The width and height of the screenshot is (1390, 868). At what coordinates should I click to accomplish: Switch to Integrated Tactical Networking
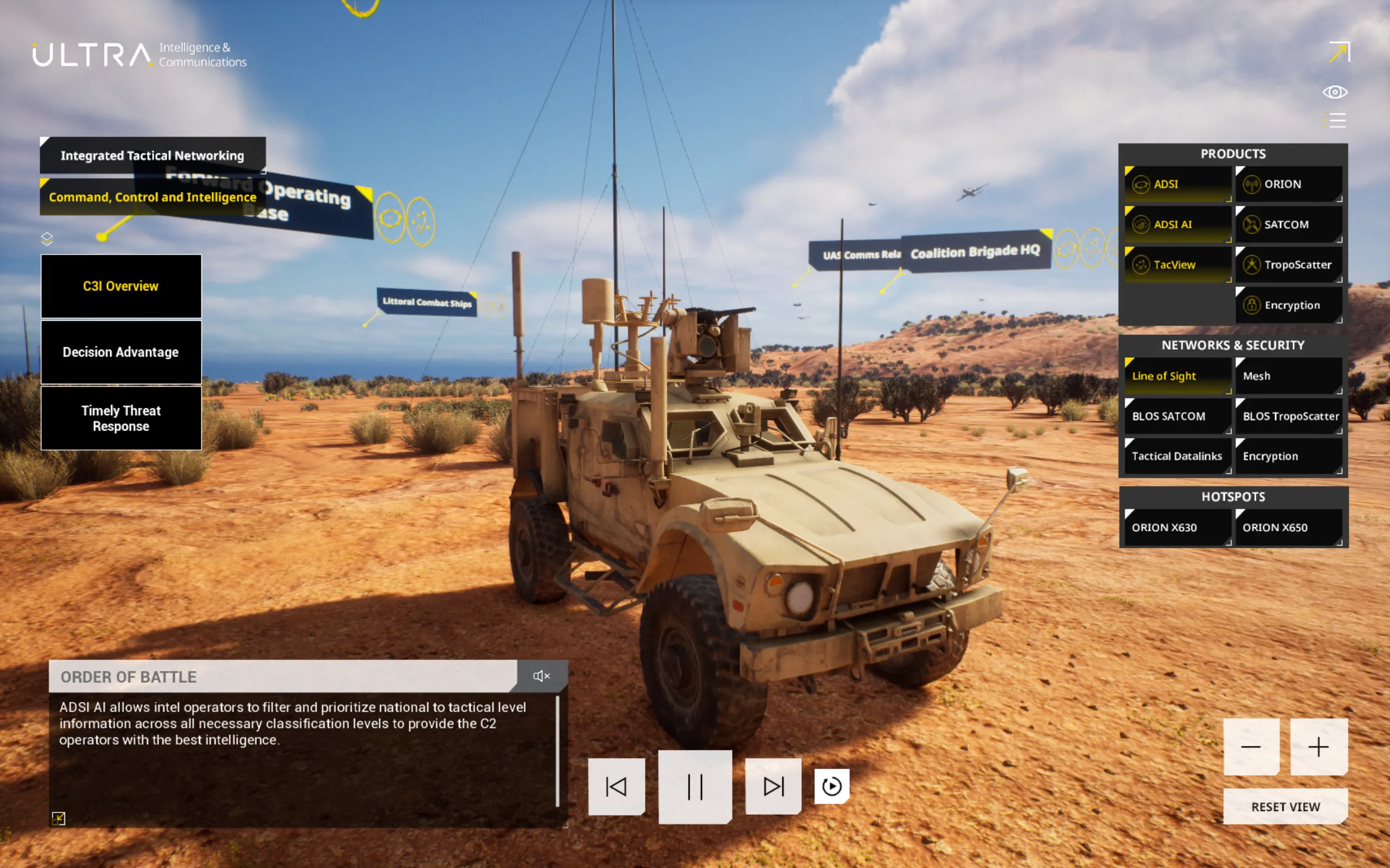coord(152,156)
